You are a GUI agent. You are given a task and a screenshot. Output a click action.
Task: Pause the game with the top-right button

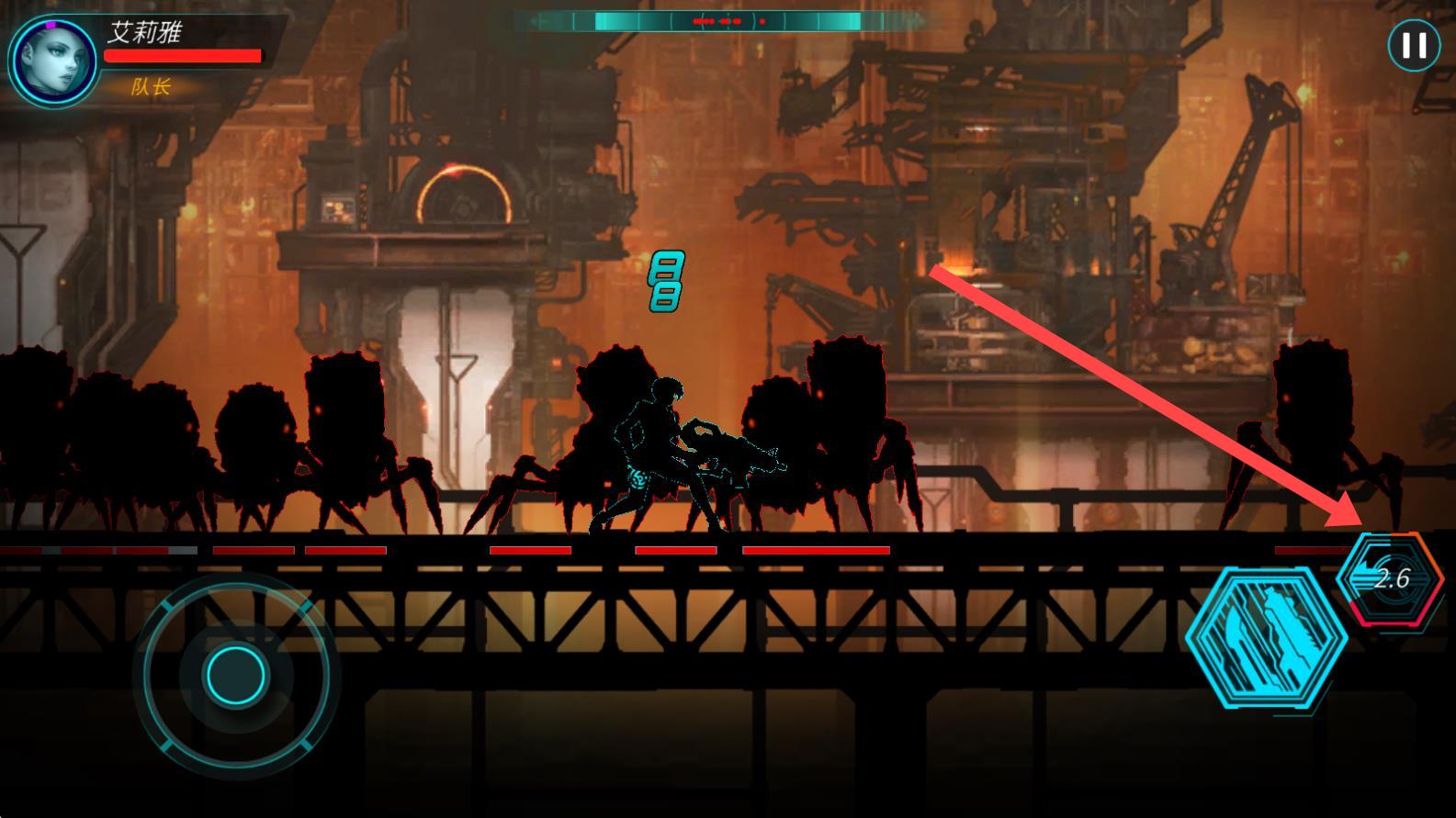(1413, 45)
